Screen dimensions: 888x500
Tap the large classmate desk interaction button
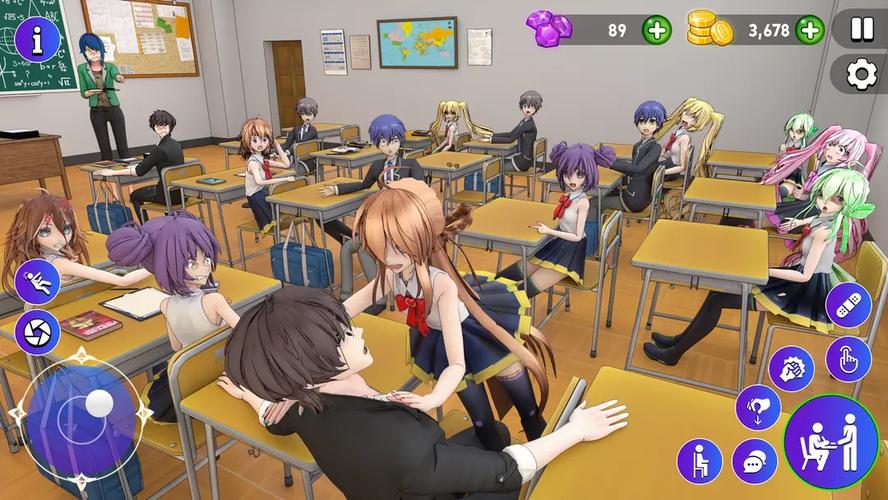[x=830, y=443]
